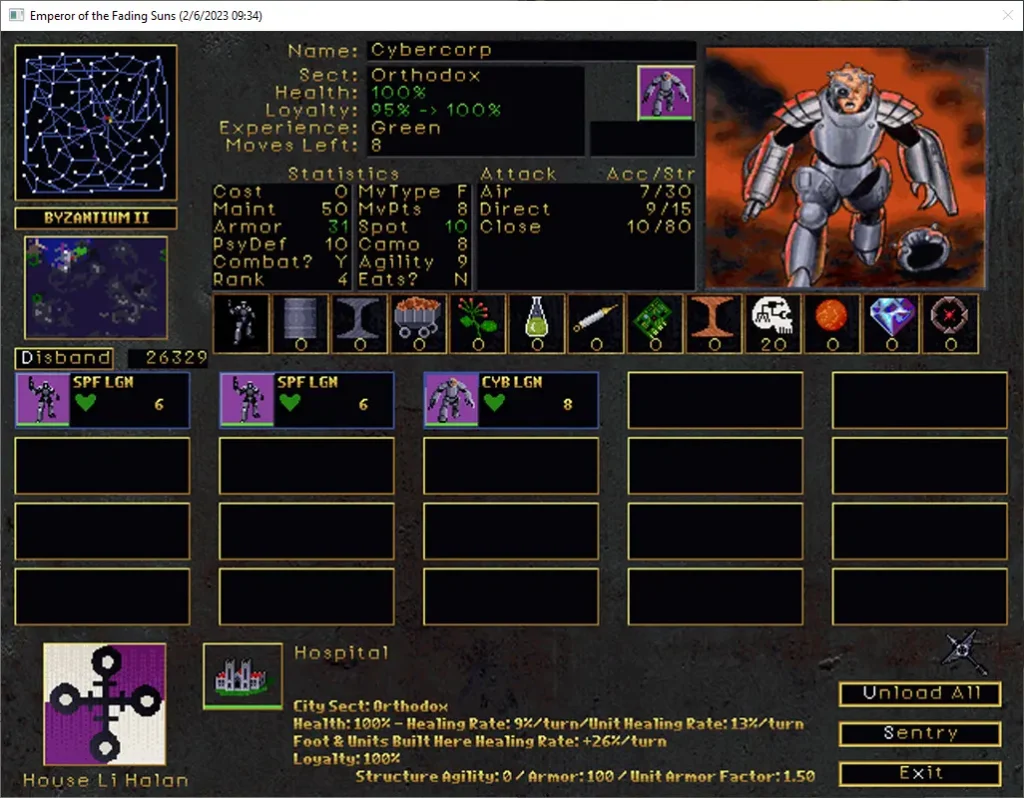Put the unit on Sentry
This screenshot has height=798, width=1024.
pyautogui.click(x=919, y=733)
